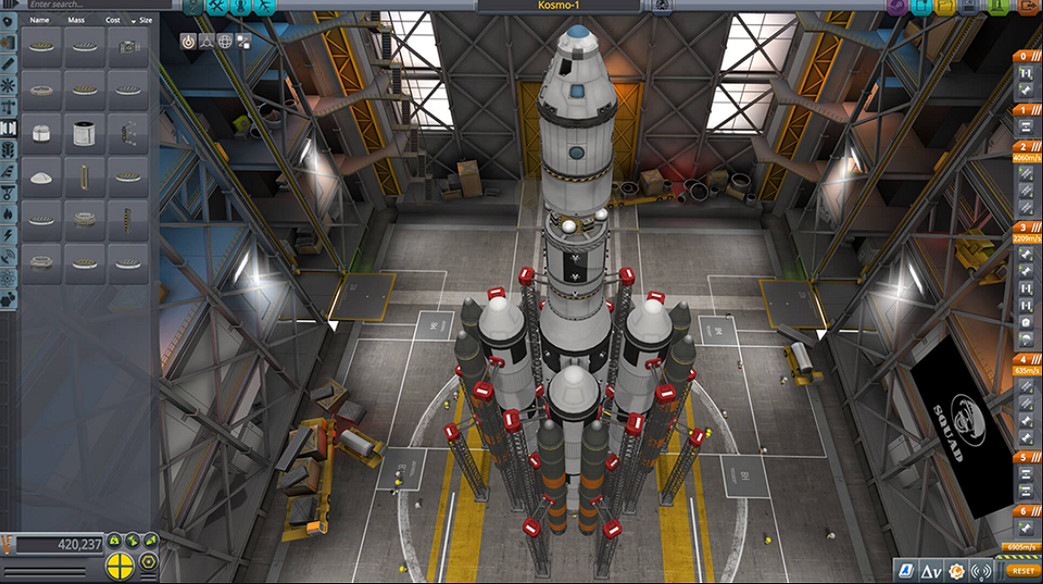
Task: Click the part search field
Action: pyautogui.click(x=90, y=5)
